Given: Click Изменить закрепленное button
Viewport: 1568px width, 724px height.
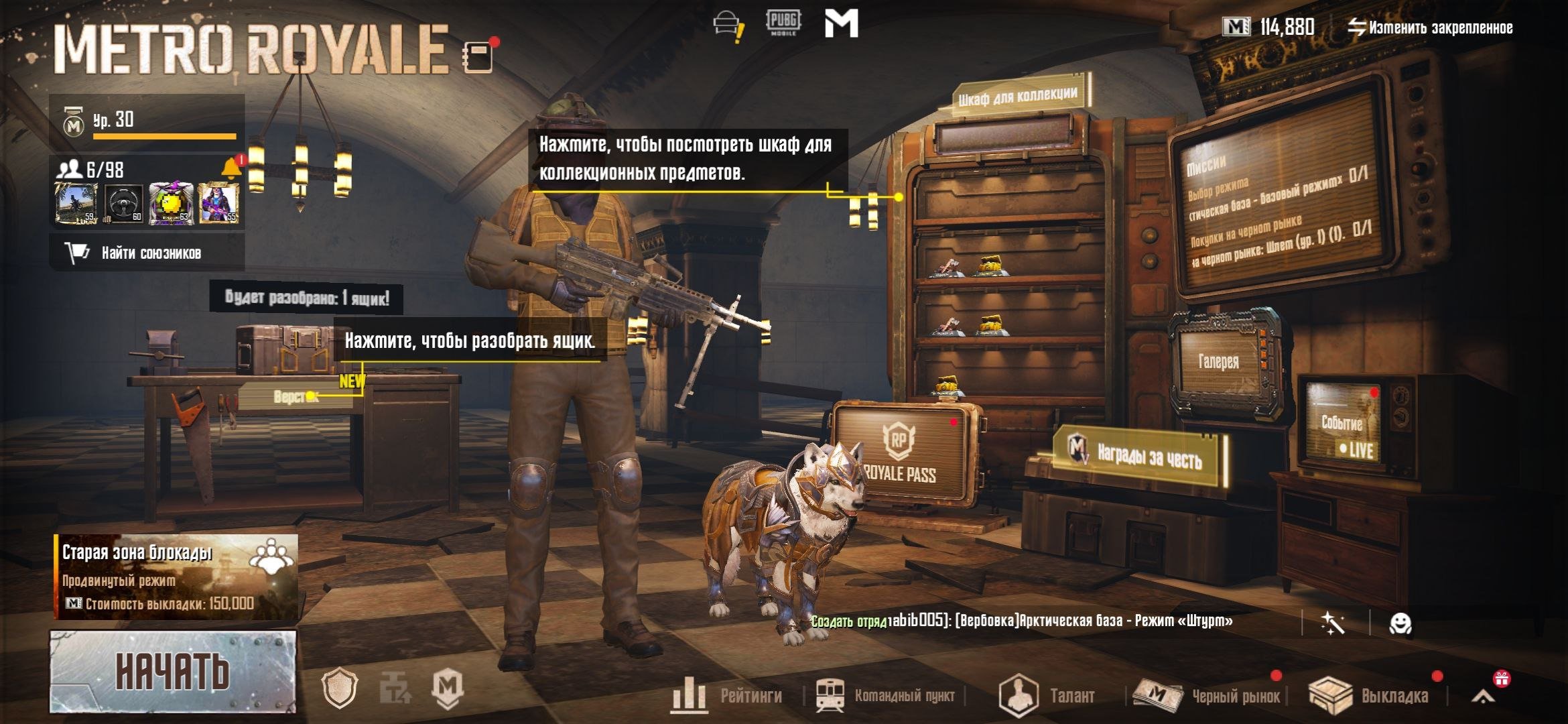Looking at the screenshot, I should pyautogui.click(x=1430, y=27).
